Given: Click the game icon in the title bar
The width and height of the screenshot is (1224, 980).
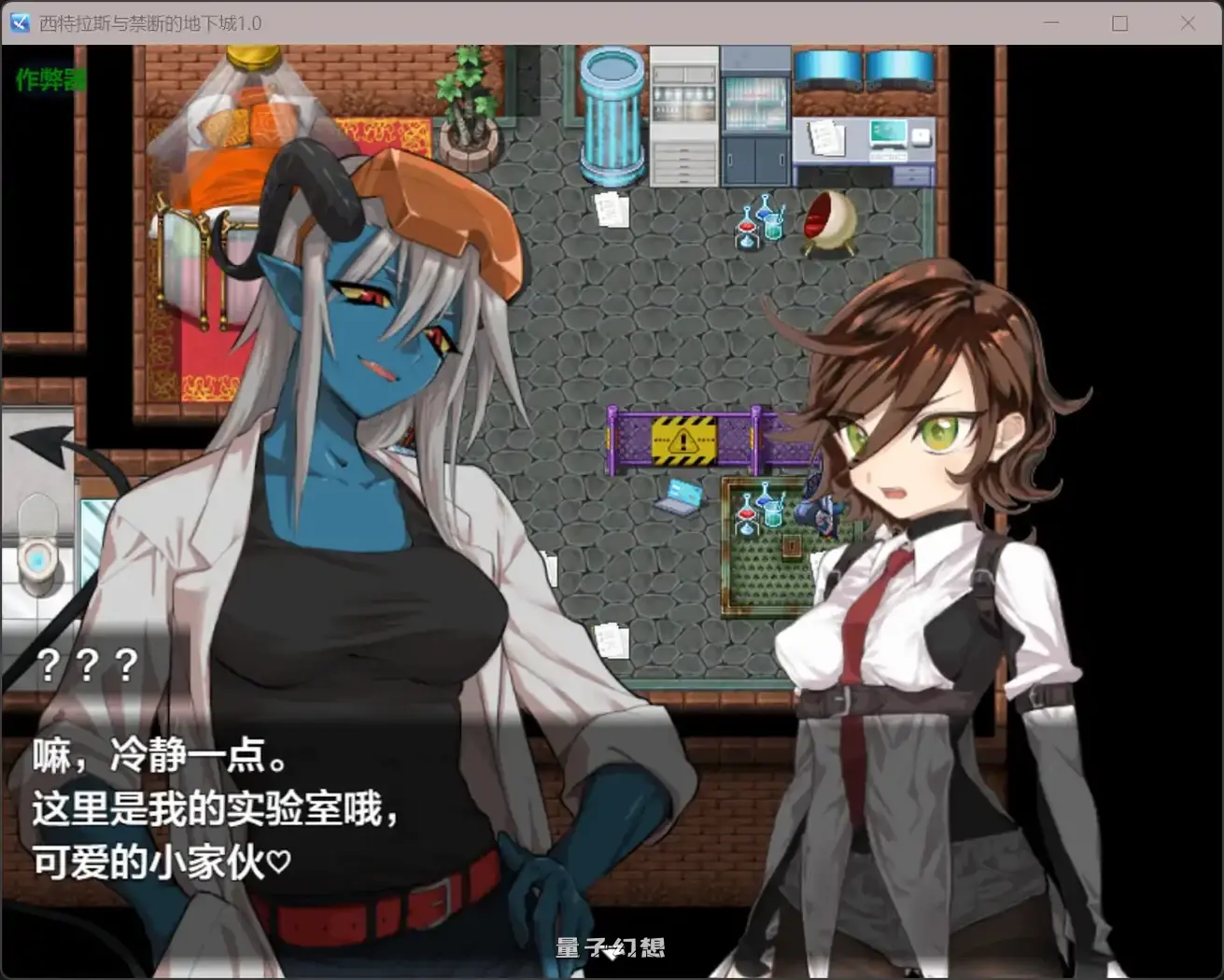Looking at the screenshot, I should [x=19, y=22].
